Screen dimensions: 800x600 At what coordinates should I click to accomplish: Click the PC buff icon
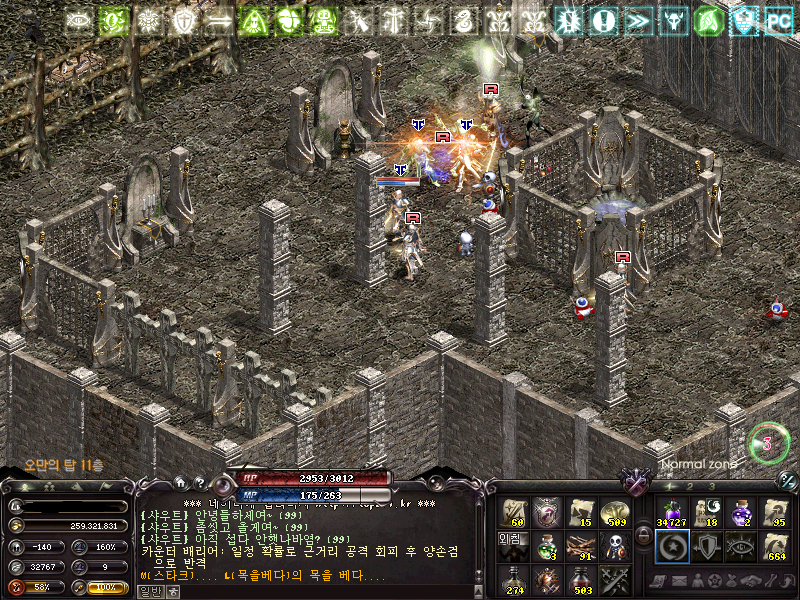tap(778, 19)
